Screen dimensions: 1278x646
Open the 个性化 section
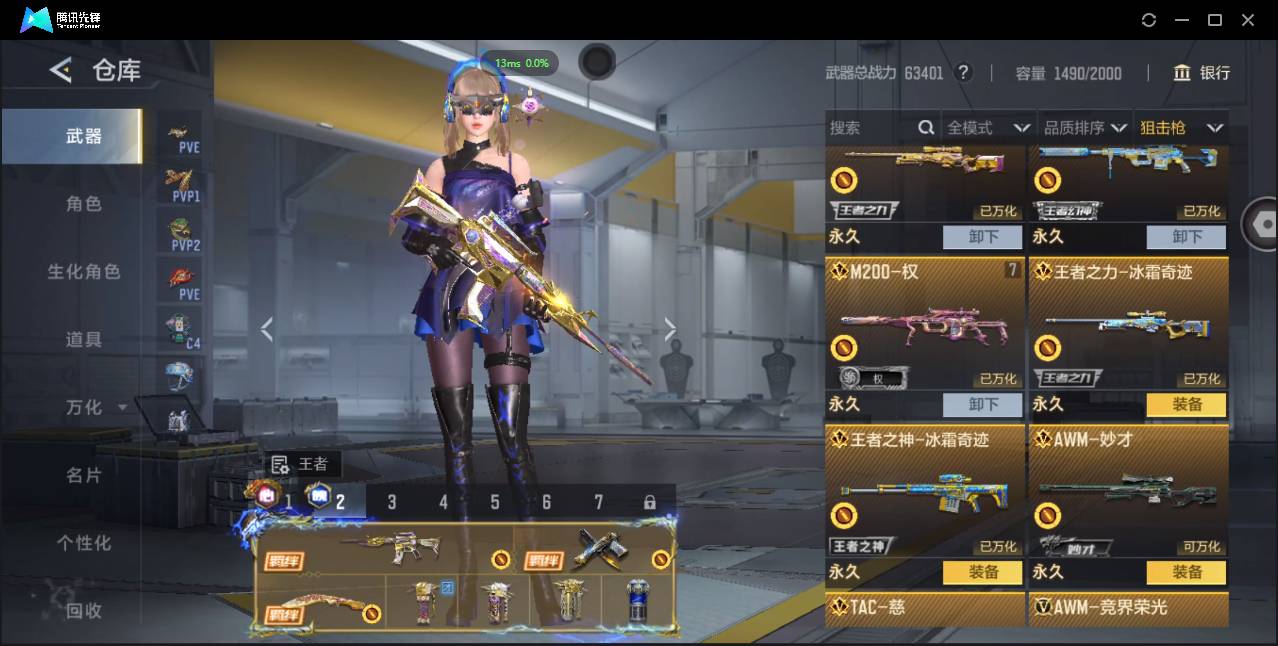[x=84, y=543]
